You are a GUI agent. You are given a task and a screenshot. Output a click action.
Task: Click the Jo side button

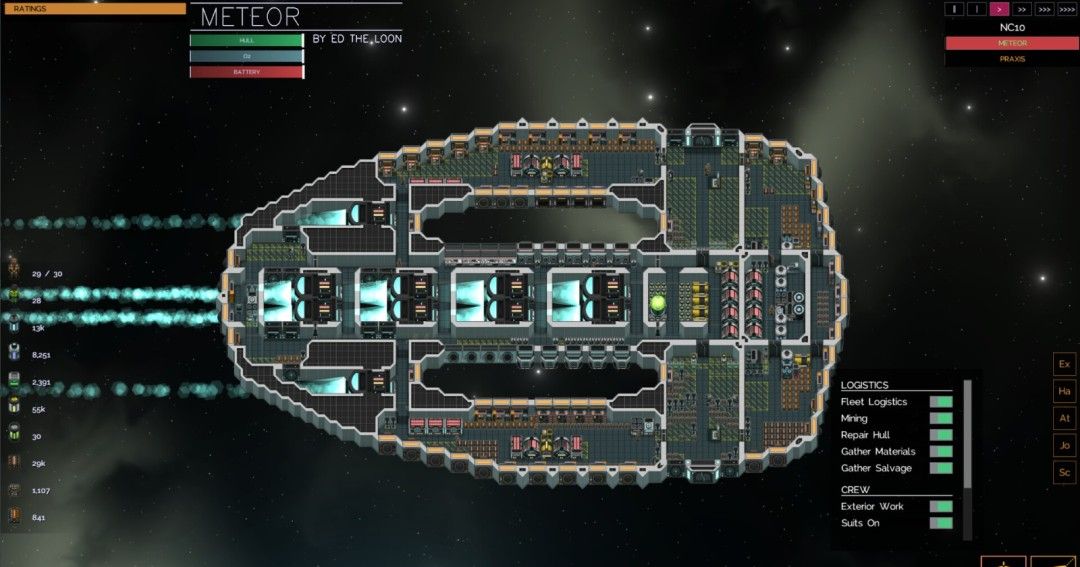[x=1064, y=445]
